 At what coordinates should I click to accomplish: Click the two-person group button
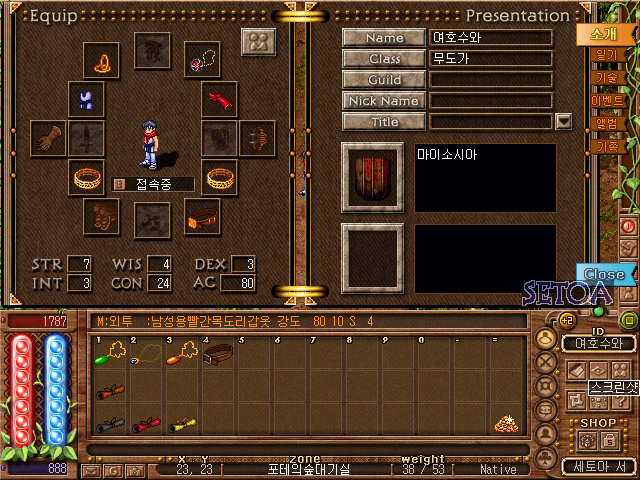click(x=259, y=42)
